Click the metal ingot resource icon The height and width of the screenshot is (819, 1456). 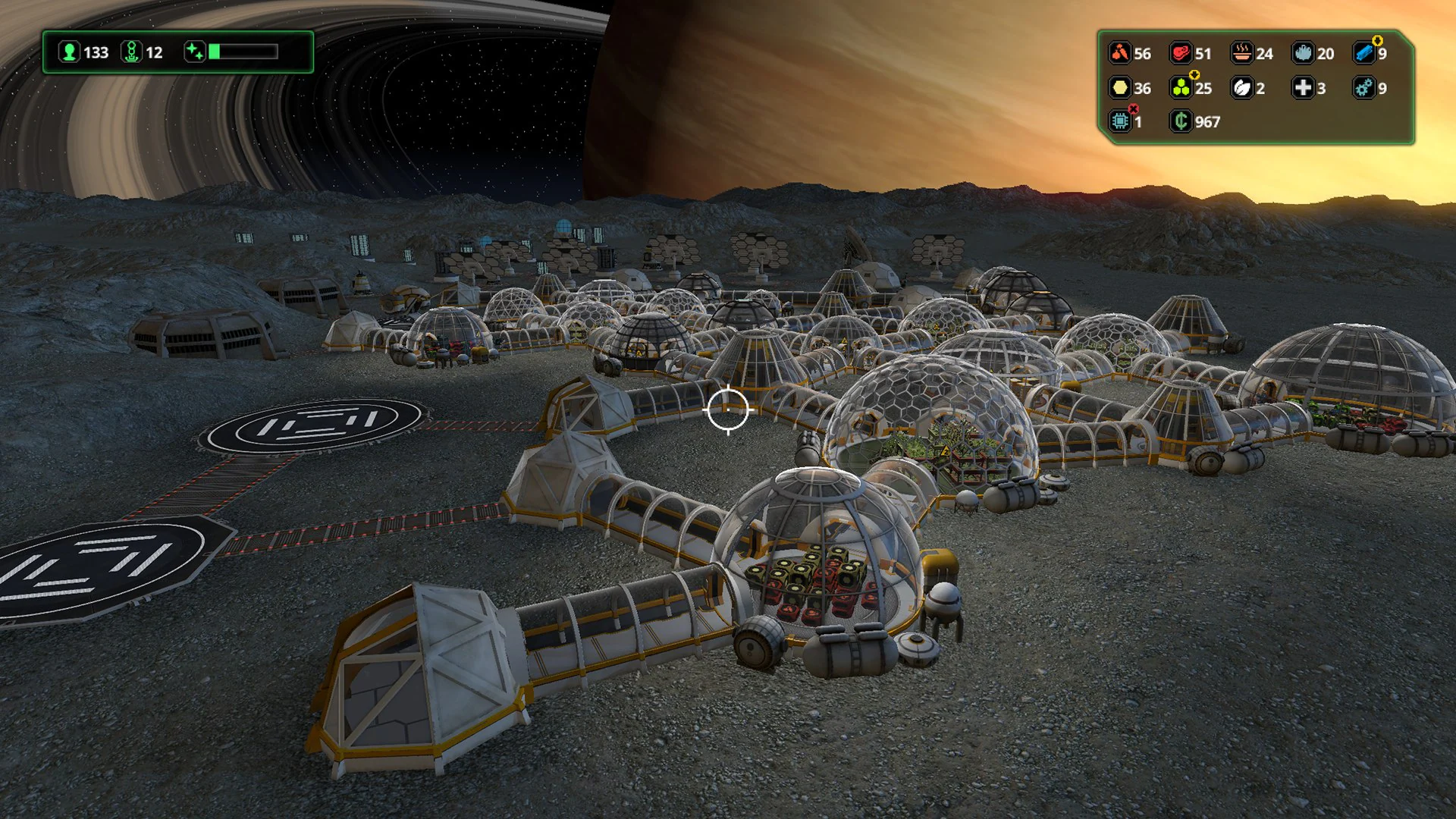tap(1363, 53)
